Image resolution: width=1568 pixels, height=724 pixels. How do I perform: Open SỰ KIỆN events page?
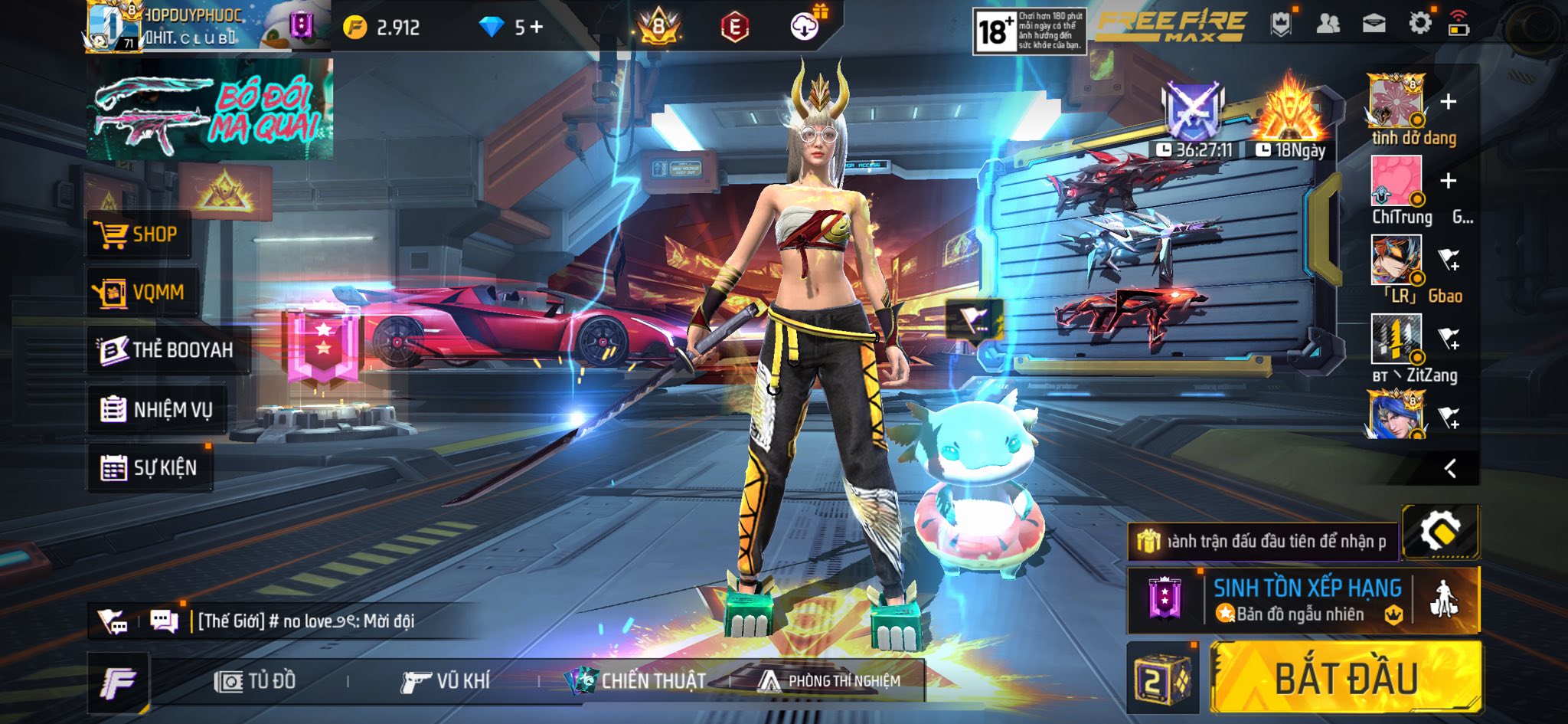point(150,467)
